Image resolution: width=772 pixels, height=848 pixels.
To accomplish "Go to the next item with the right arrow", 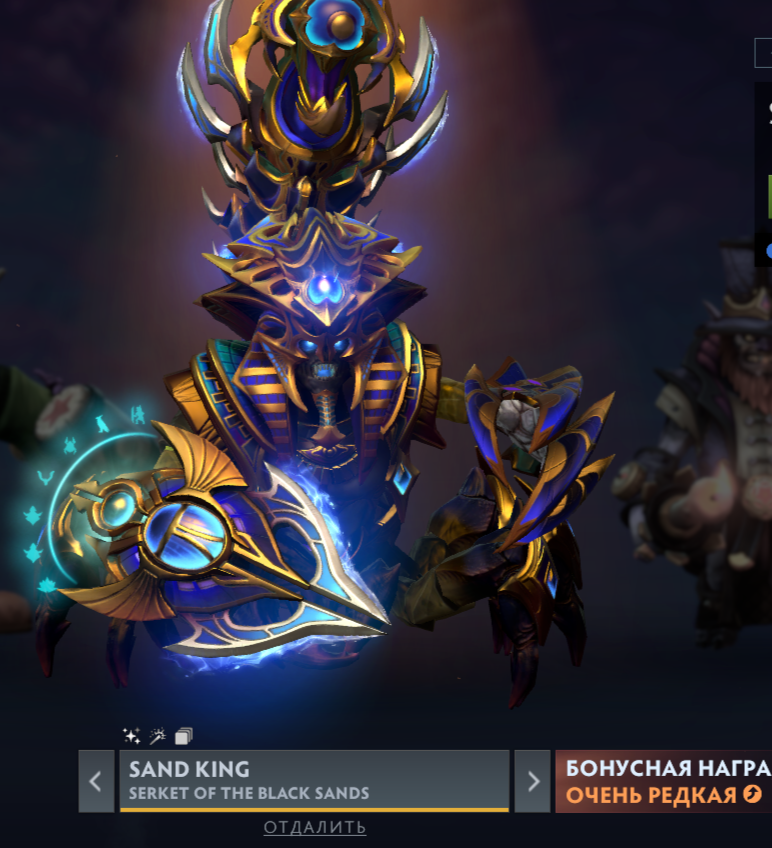I will pos(533,780).
